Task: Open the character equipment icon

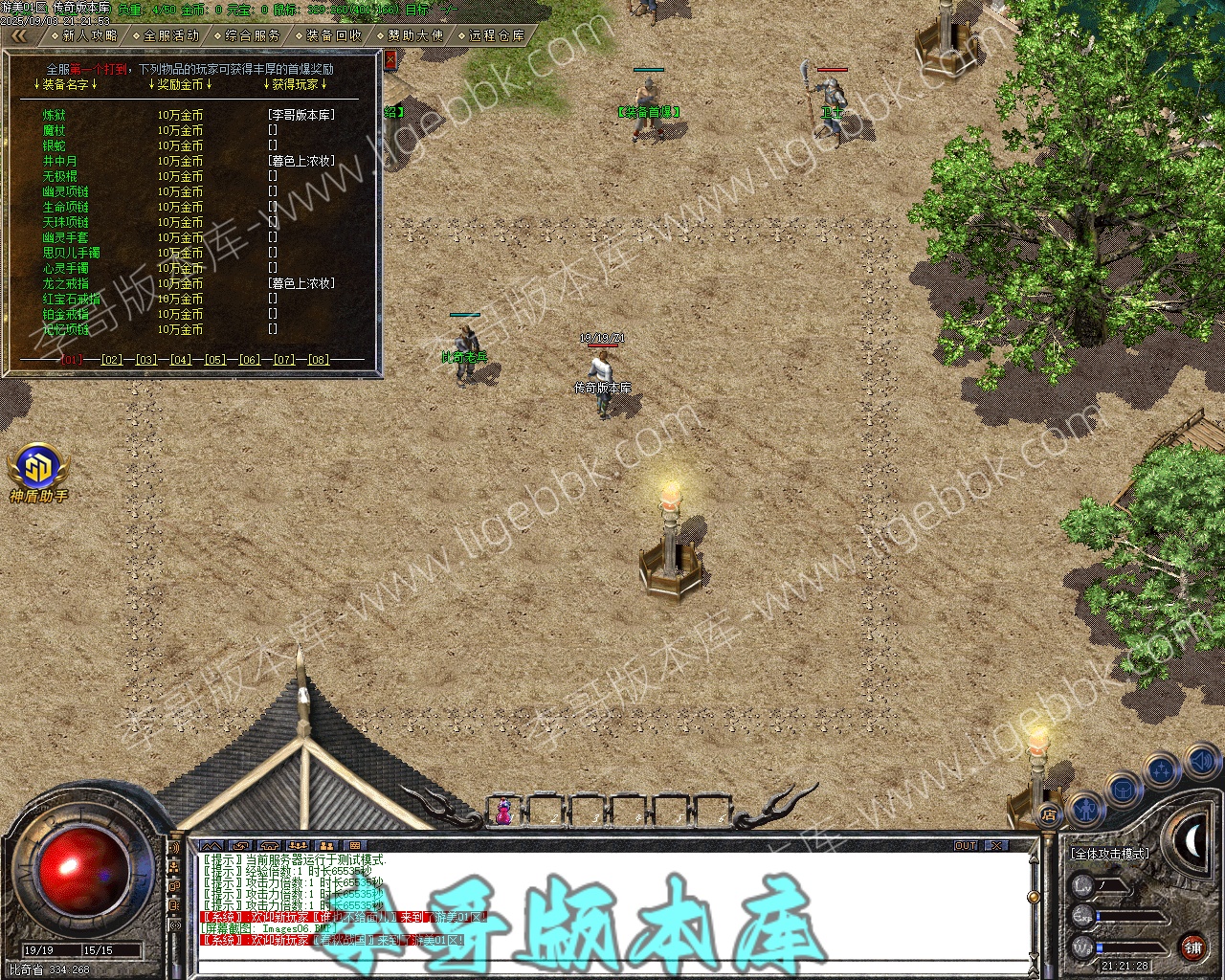Action: coord(1083,811)
